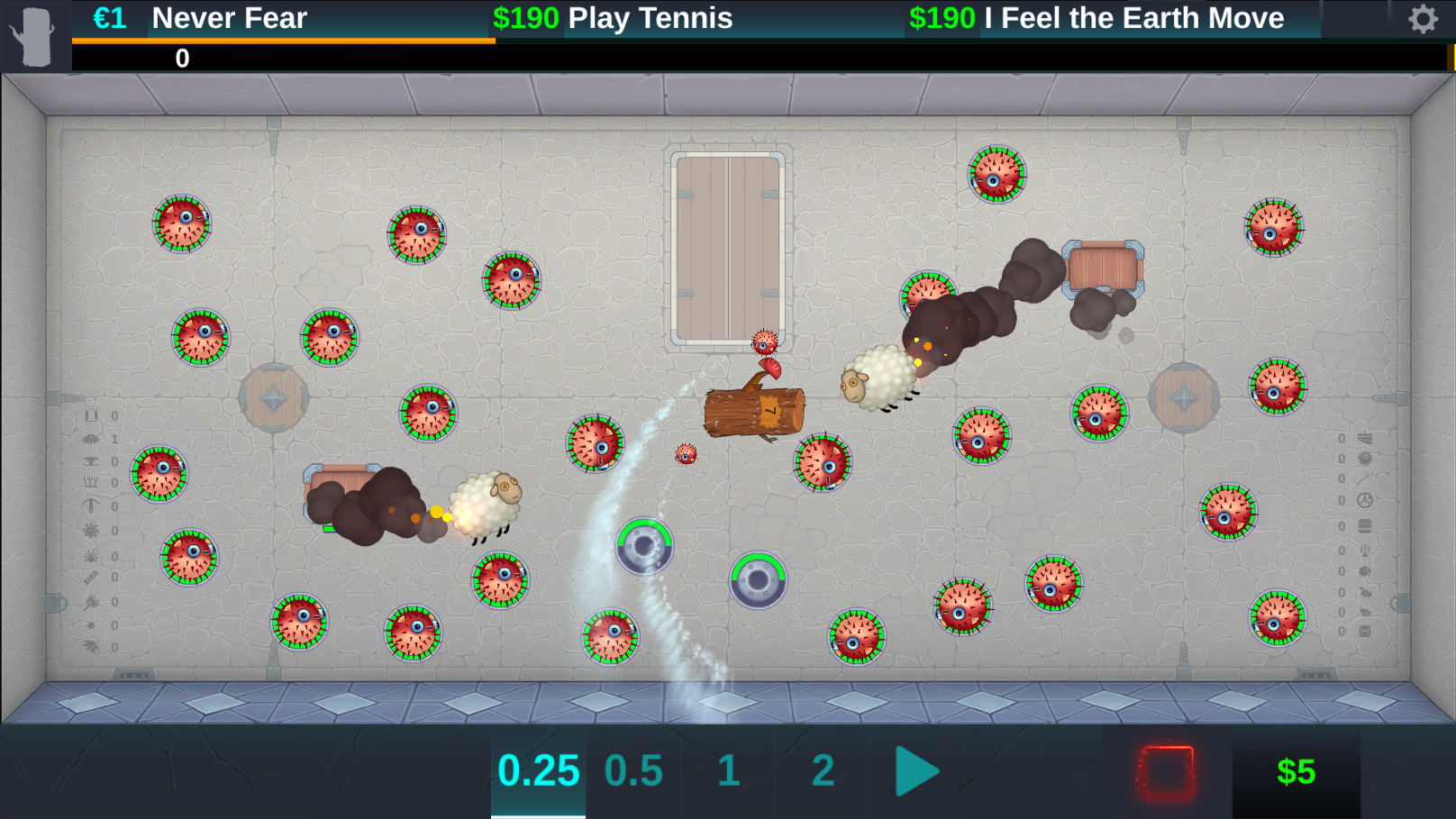Click the spider icon on the left sidebar
The image size is (1456, 819).
tap(92, 556)
